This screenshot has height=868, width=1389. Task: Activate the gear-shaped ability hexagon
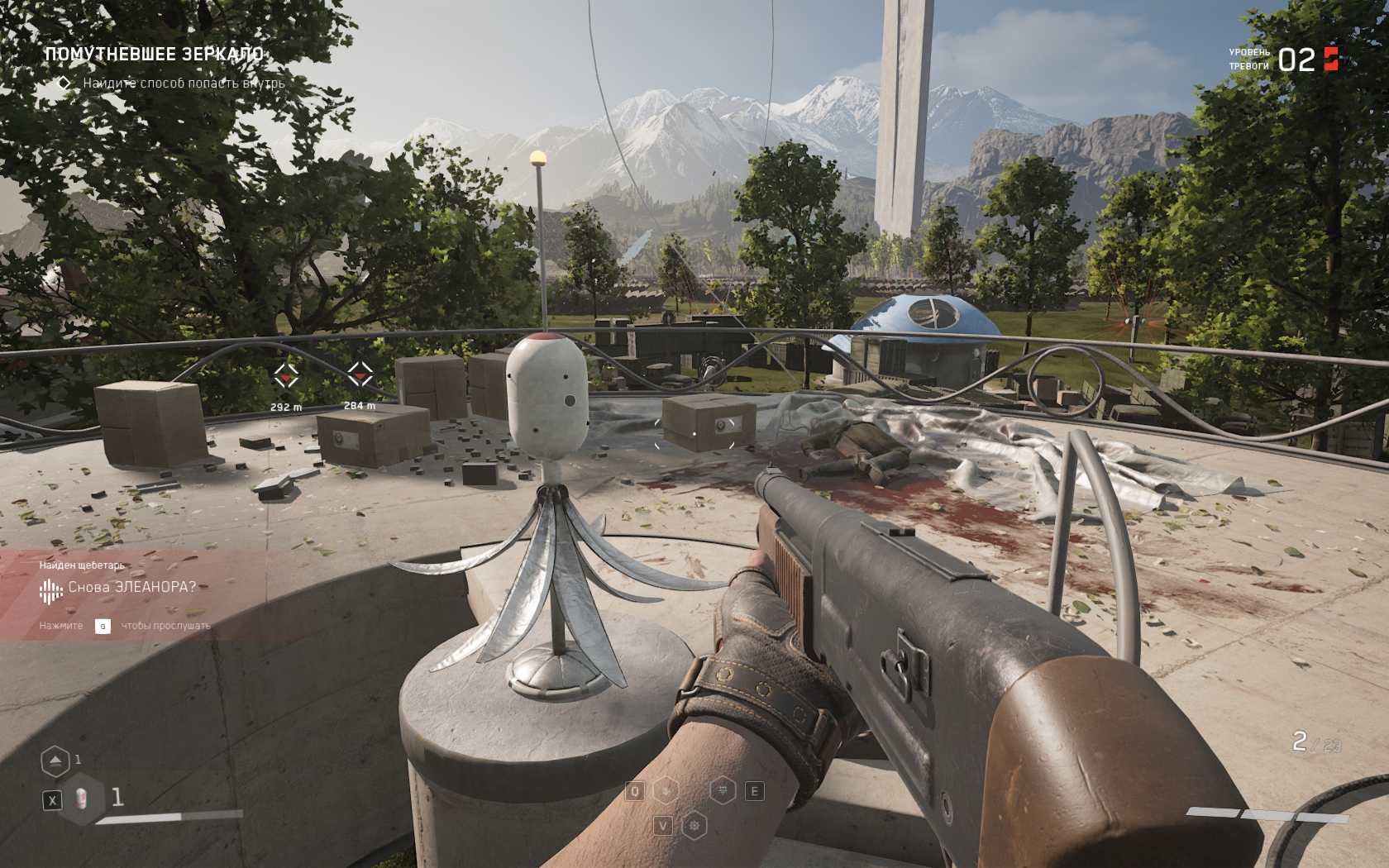(x=696, y=824)
